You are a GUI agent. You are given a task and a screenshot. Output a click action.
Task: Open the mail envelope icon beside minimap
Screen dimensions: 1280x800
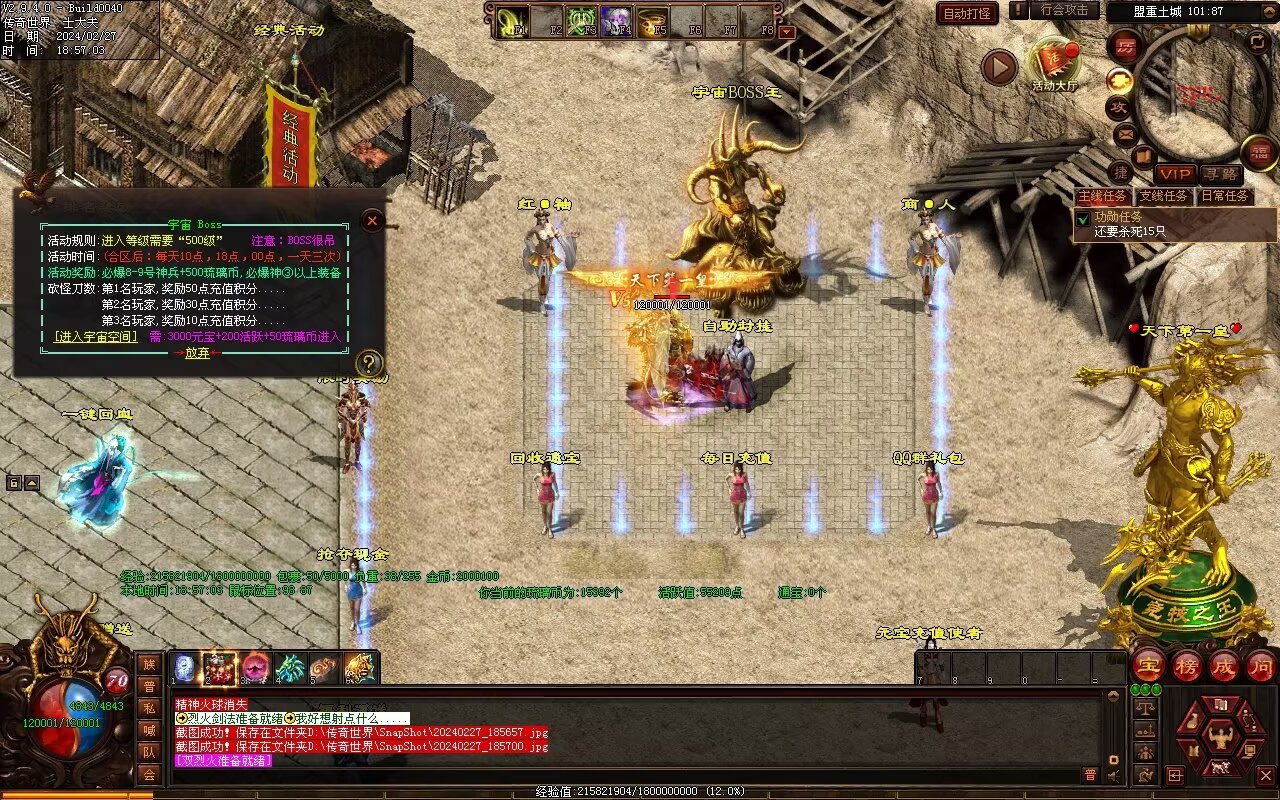[1125, 132]
